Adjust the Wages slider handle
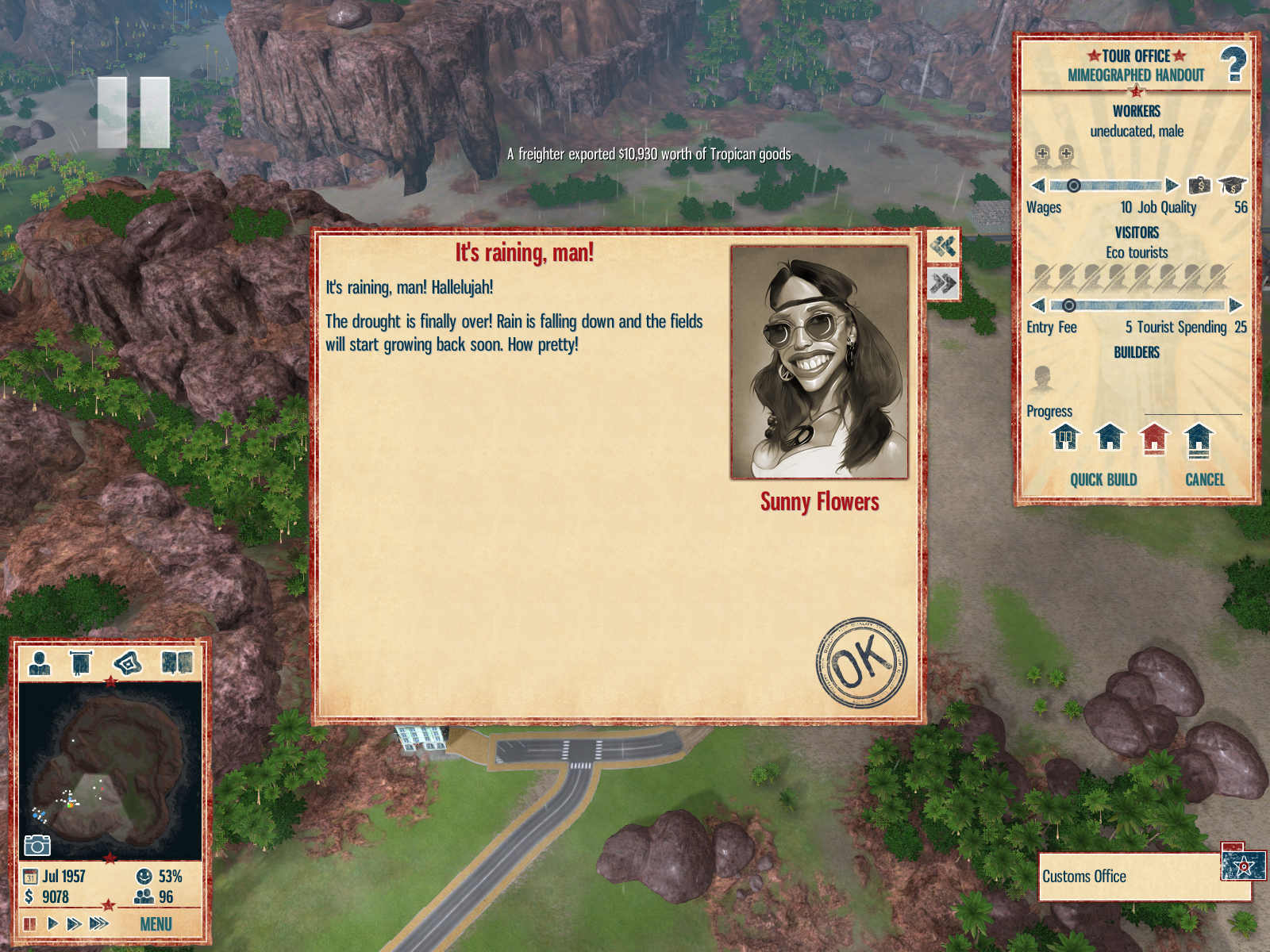This screenshot has height=952, width=1270. tap(1073, 186)
